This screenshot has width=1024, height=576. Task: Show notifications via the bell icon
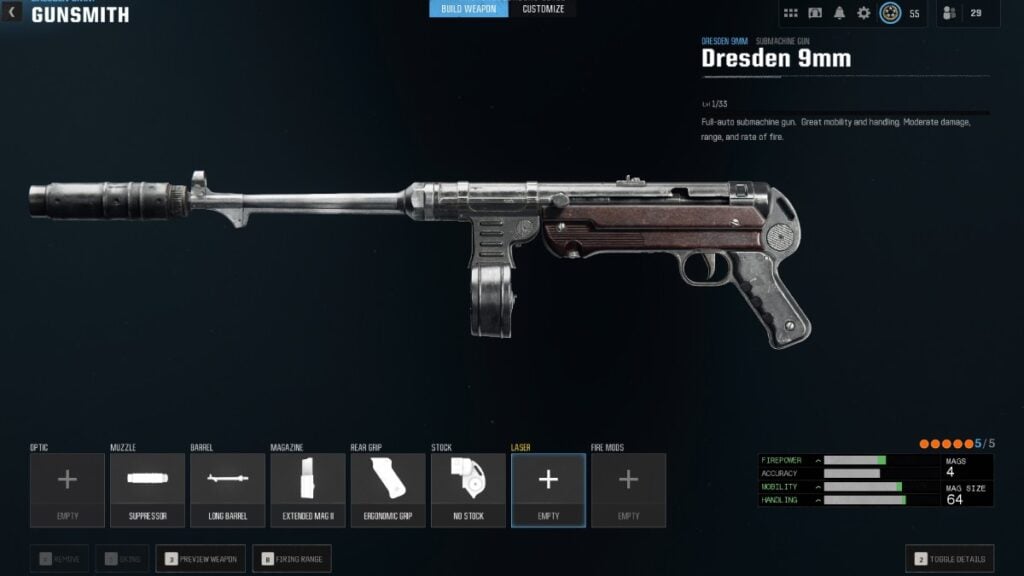pos(840,13)
